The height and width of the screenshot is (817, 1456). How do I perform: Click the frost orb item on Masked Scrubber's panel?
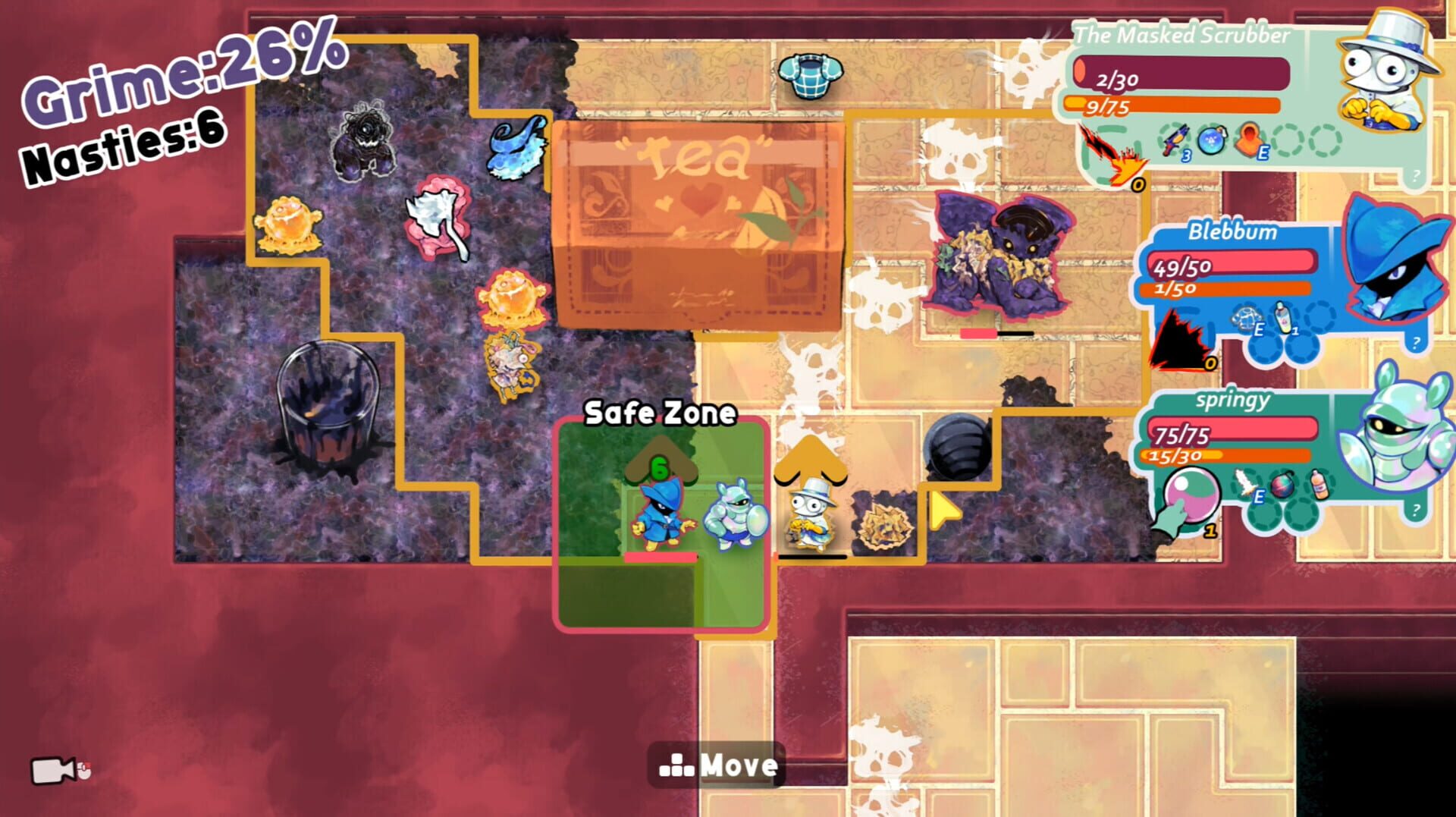[1210, 140]
